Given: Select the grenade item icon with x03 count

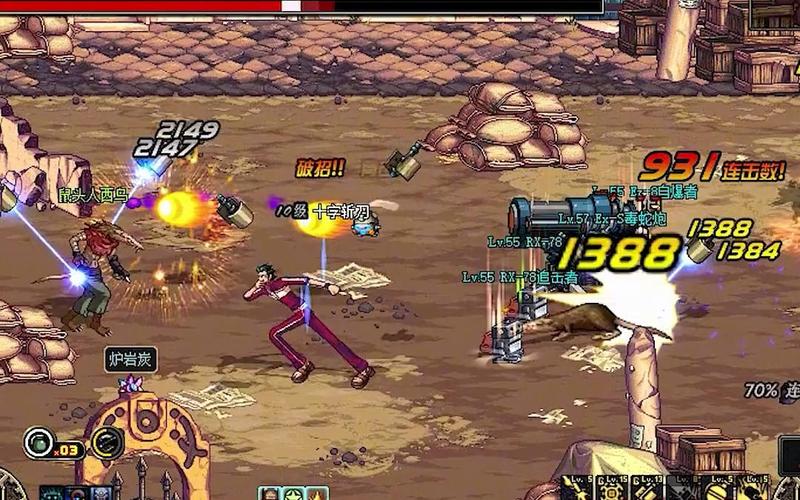Looking at the screenshot, I should pyautogui.click(x=39, y=441).
